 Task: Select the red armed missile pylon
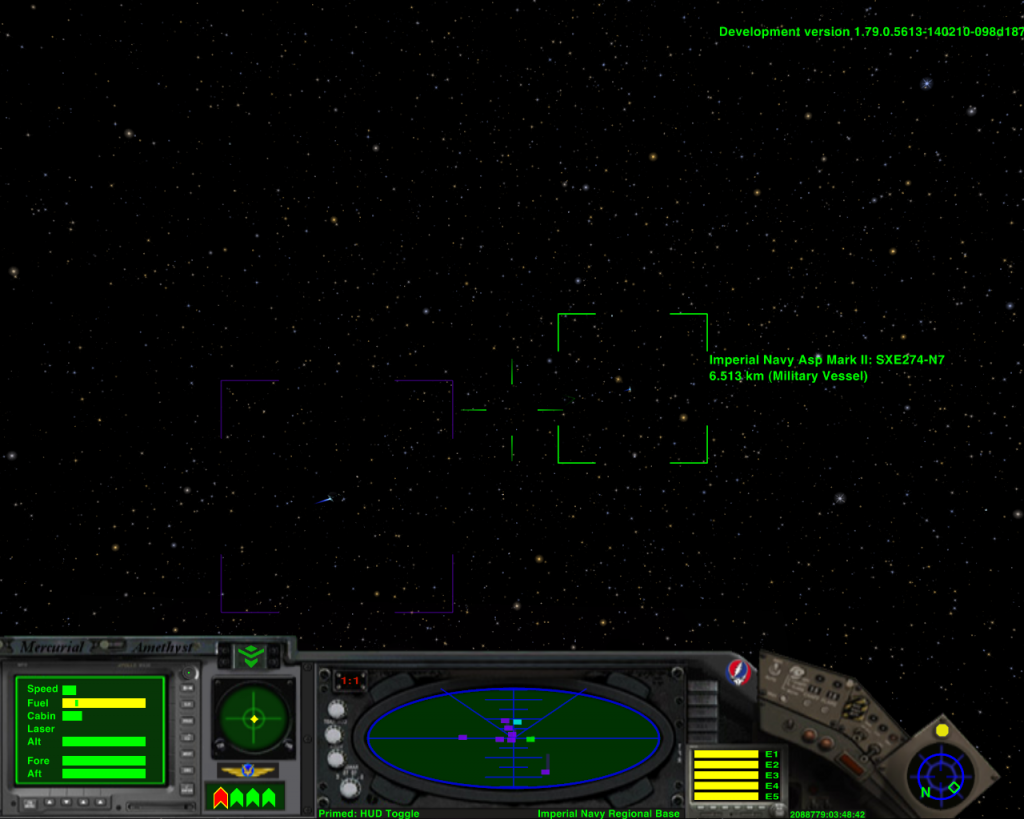coord(221,797)
